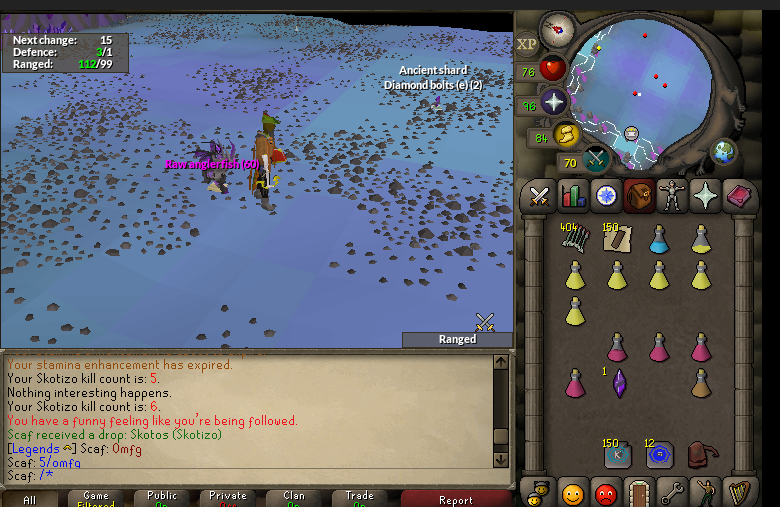Image resolution: width=780 pixels, height=507 pixels.
Task: Select the stack of 12 blue runes
Action: click(x=658, y=455)
